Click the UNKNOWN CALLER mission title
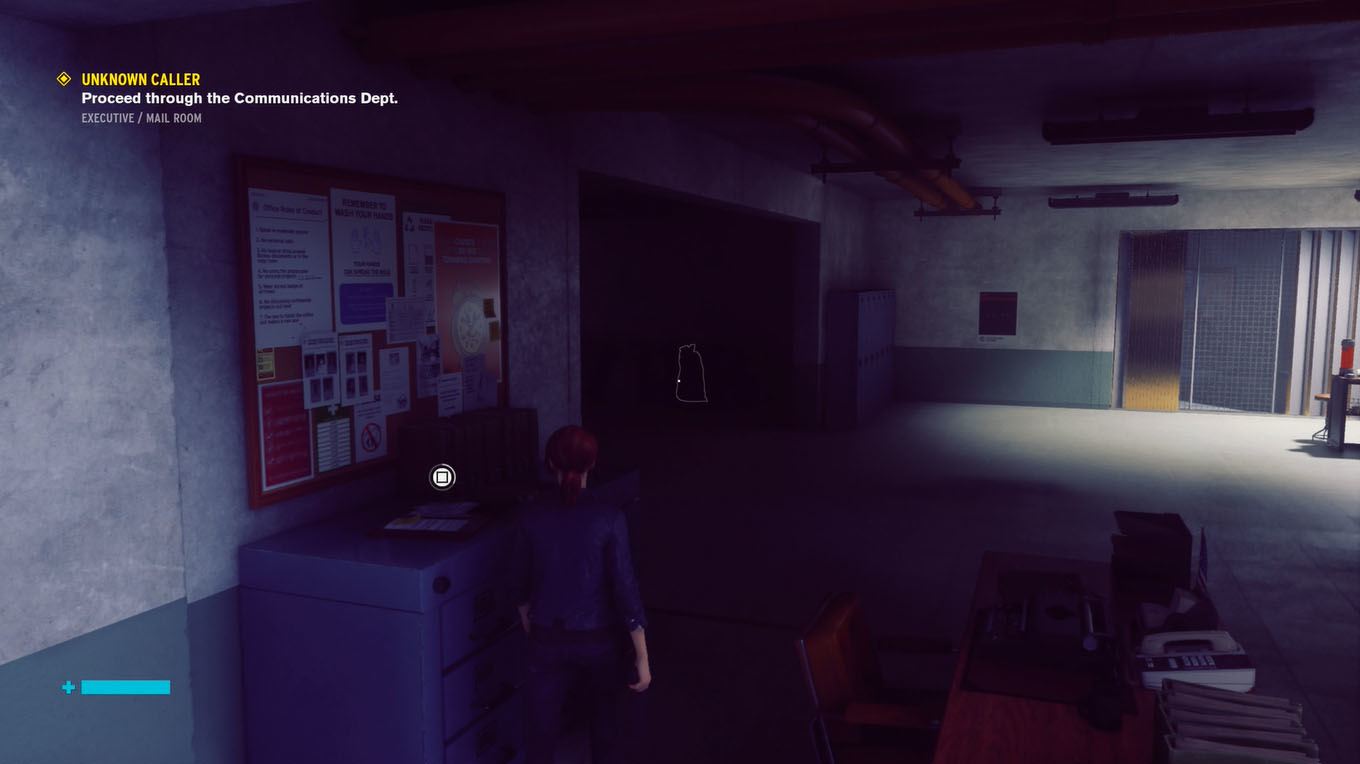The width and height of the screenshot is (1360, 764). coord(139,79)
